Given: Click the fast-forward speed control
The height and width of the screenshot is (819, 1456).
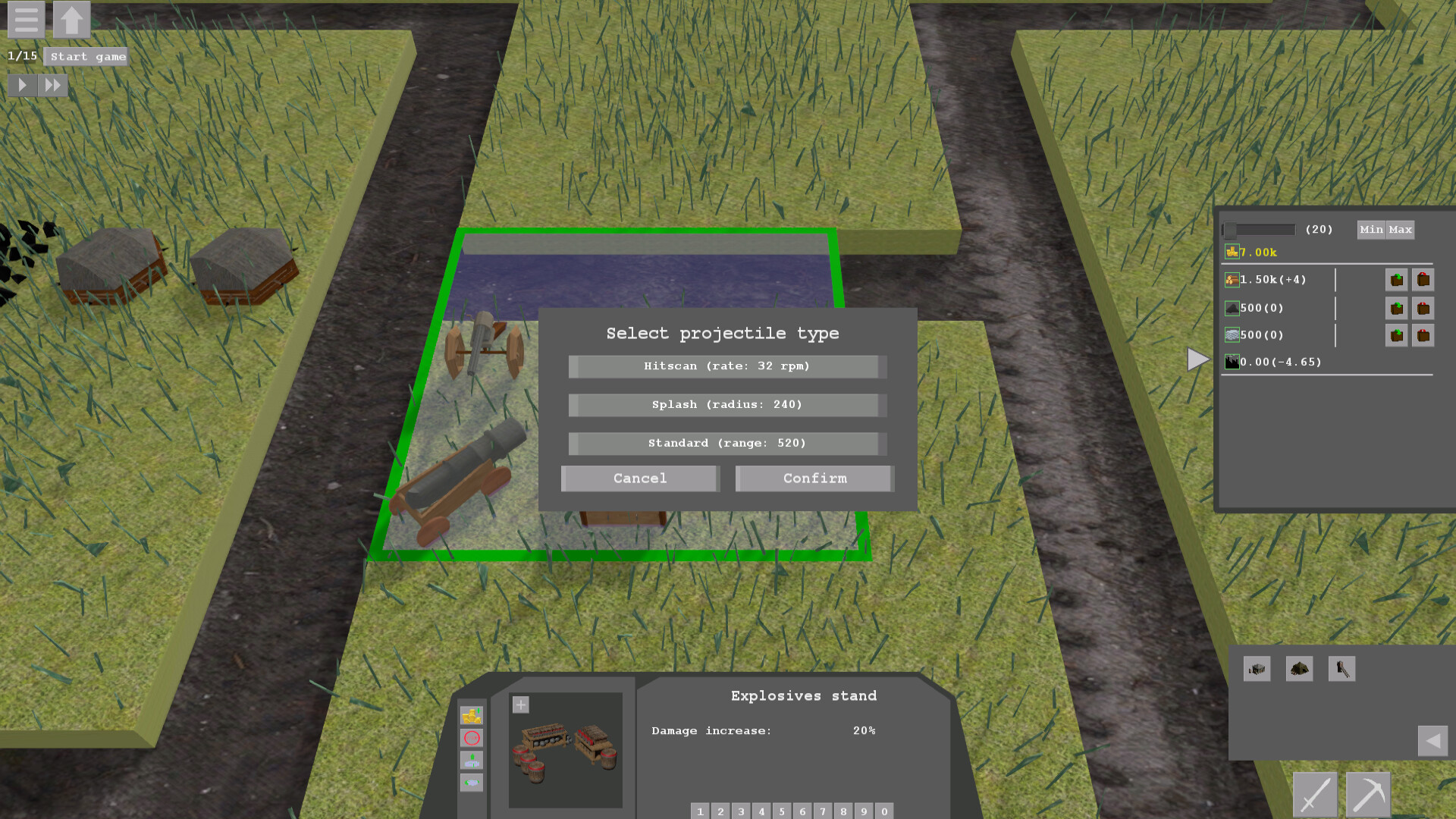Looking at the screenshot, I should (x=53, y=84).
